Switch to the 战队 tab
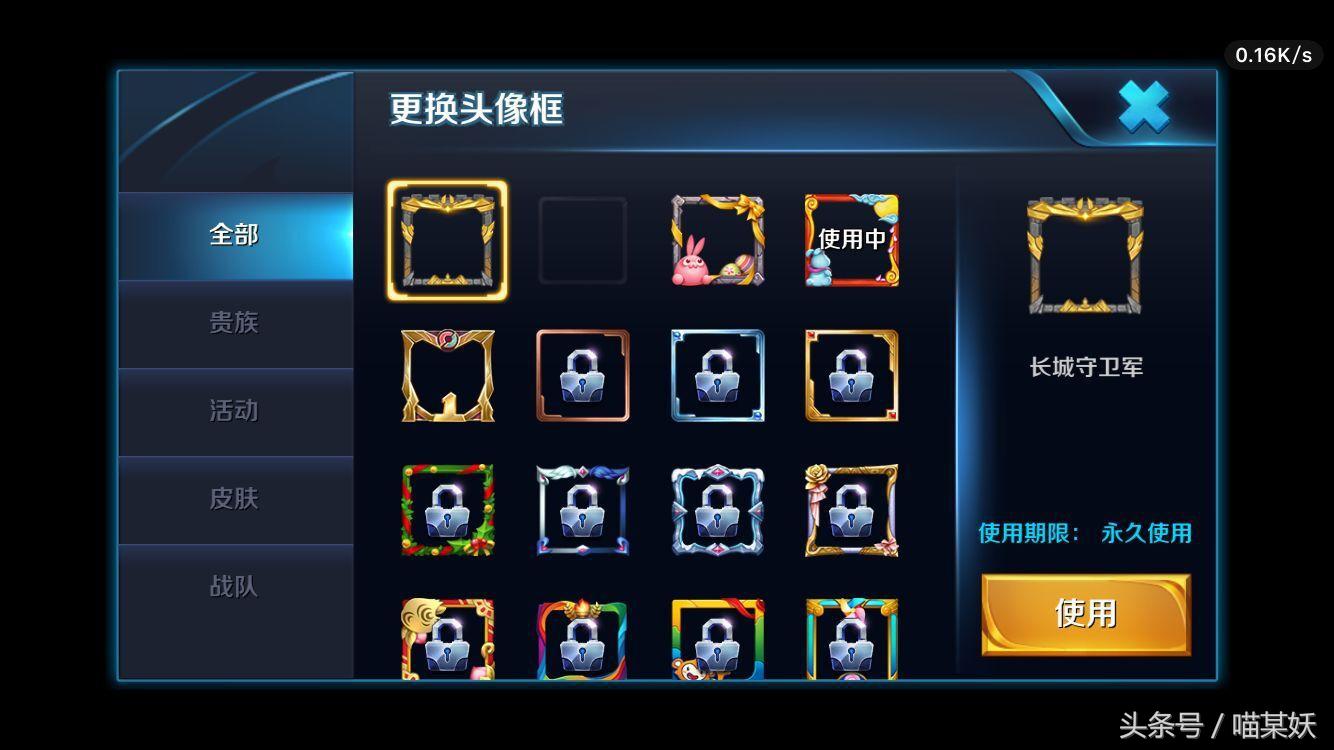Viewport: 1334px width, 750px height. point(234,588)
